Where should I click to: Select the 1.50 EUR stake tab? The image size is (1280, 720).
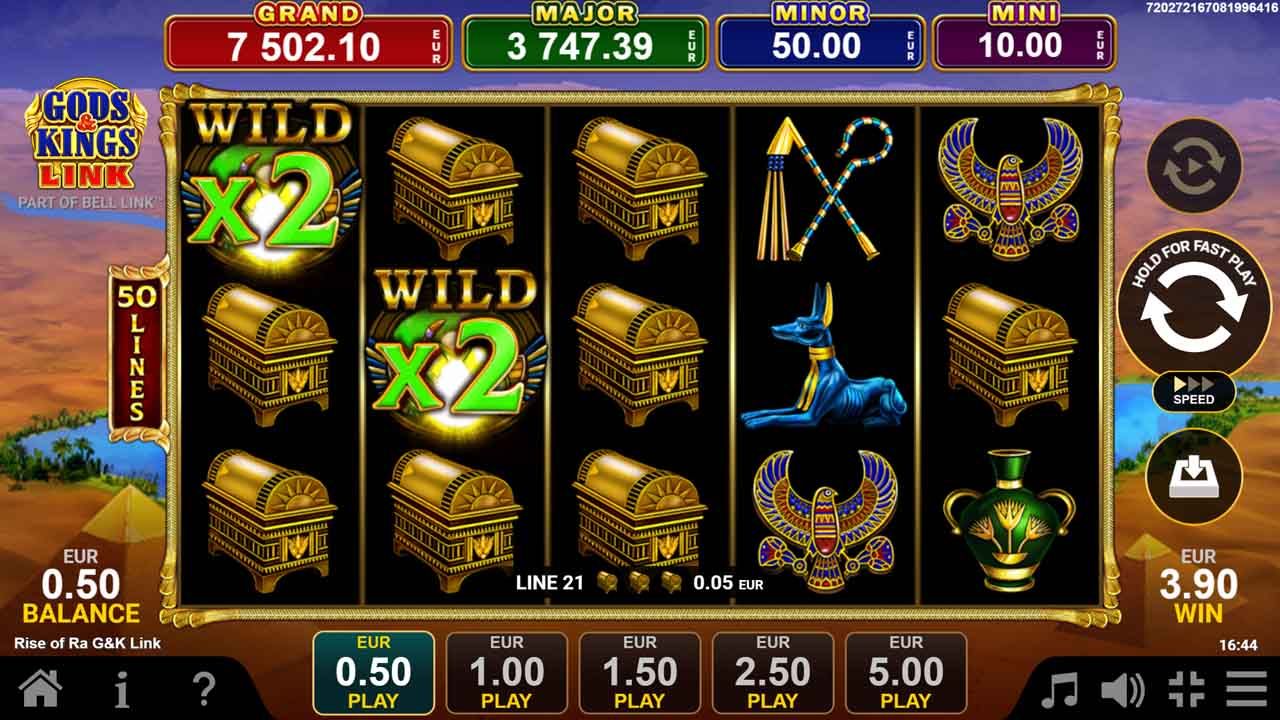click(638, 670)
